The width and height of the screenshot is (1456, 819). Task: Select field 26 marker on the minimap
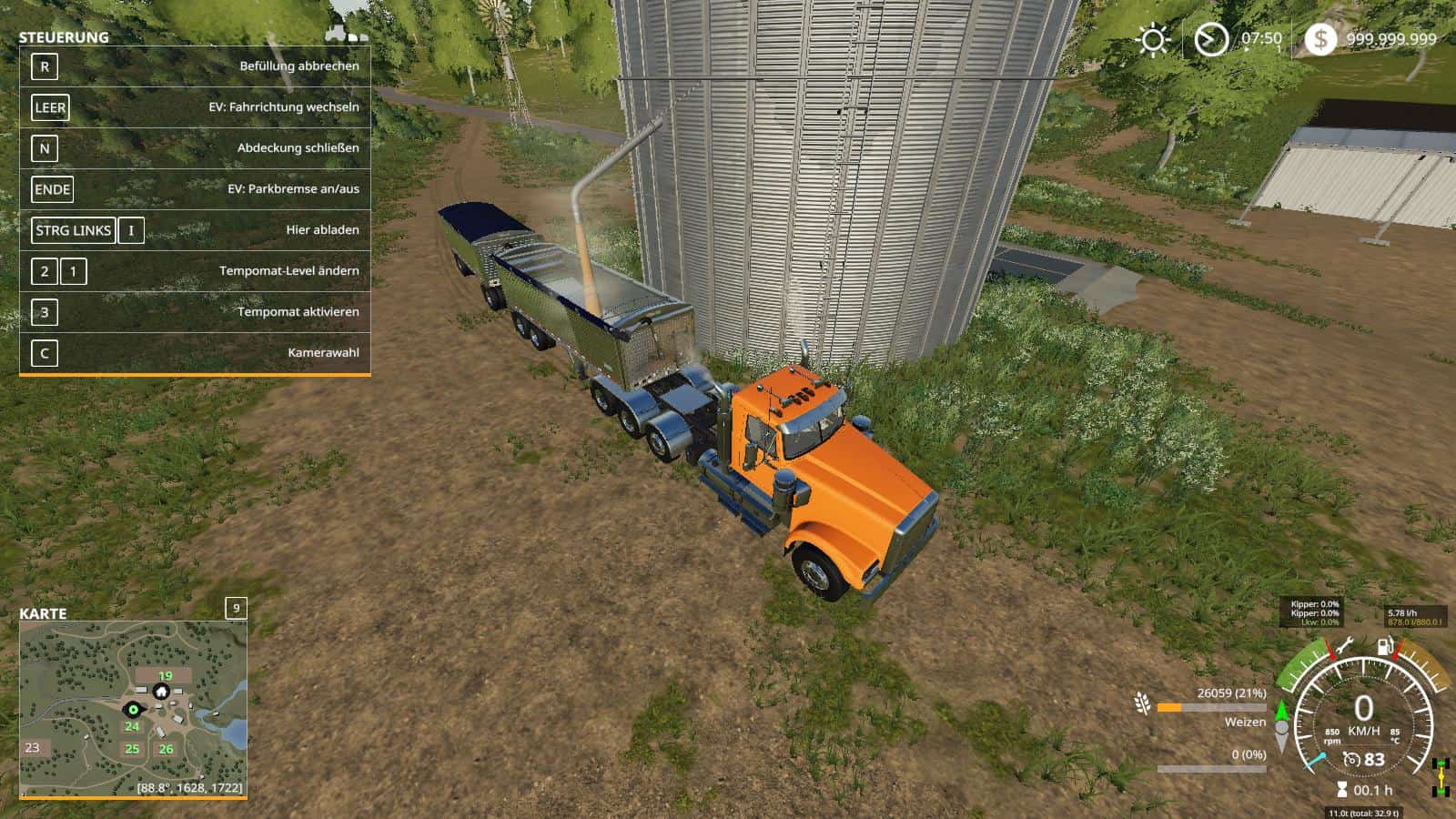pos(166,749)
